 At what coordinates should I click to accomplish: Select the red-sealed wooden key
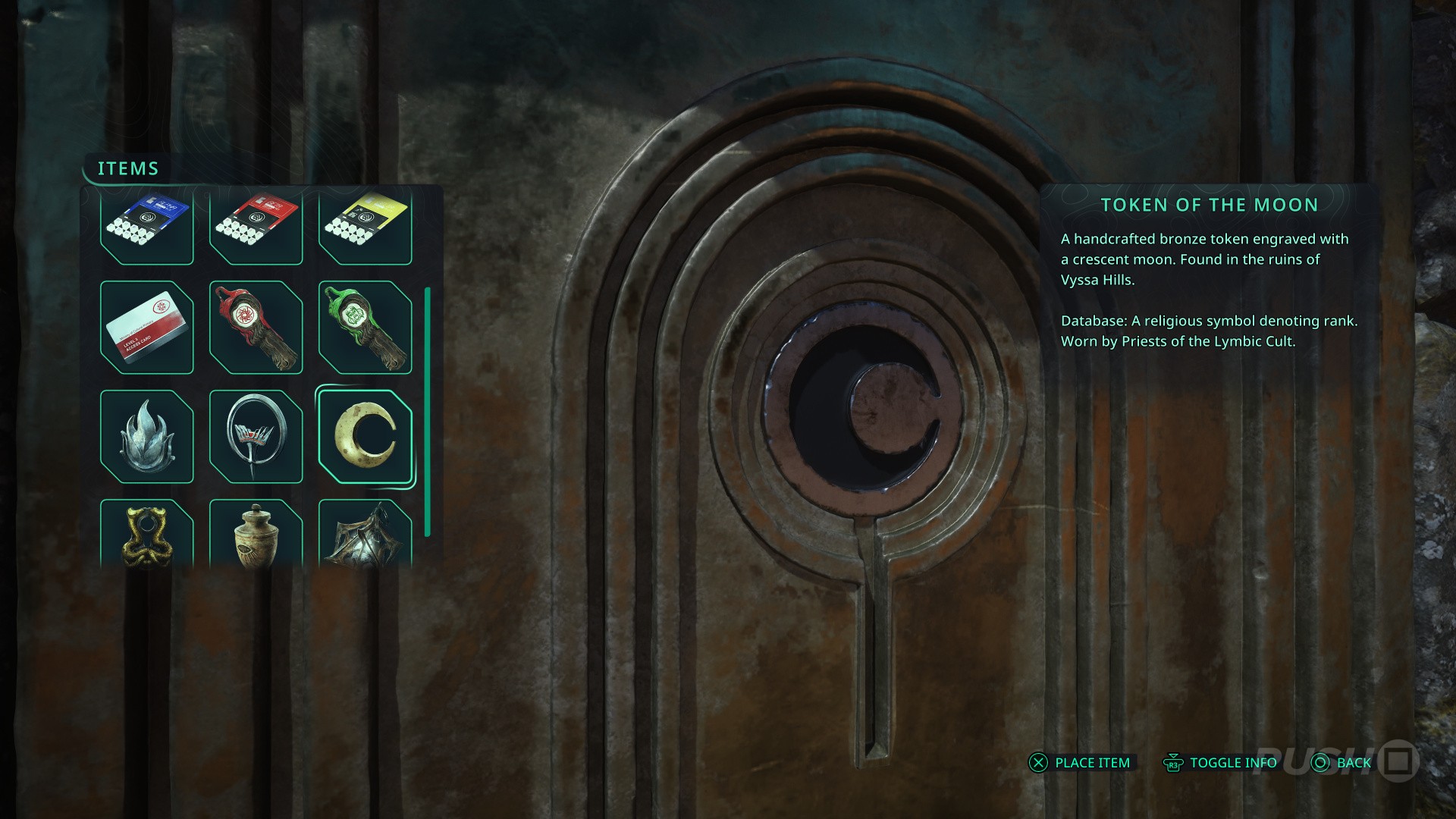[256, 328]
